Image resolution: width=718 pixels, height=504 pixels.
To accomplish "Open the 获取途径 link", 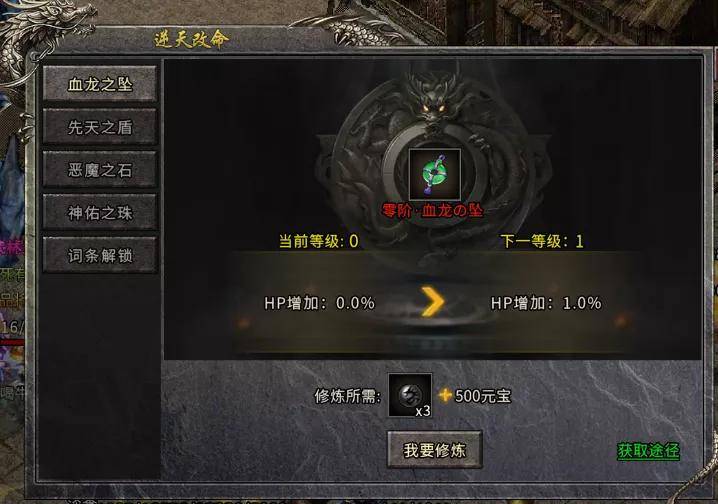I will (648, 451).
